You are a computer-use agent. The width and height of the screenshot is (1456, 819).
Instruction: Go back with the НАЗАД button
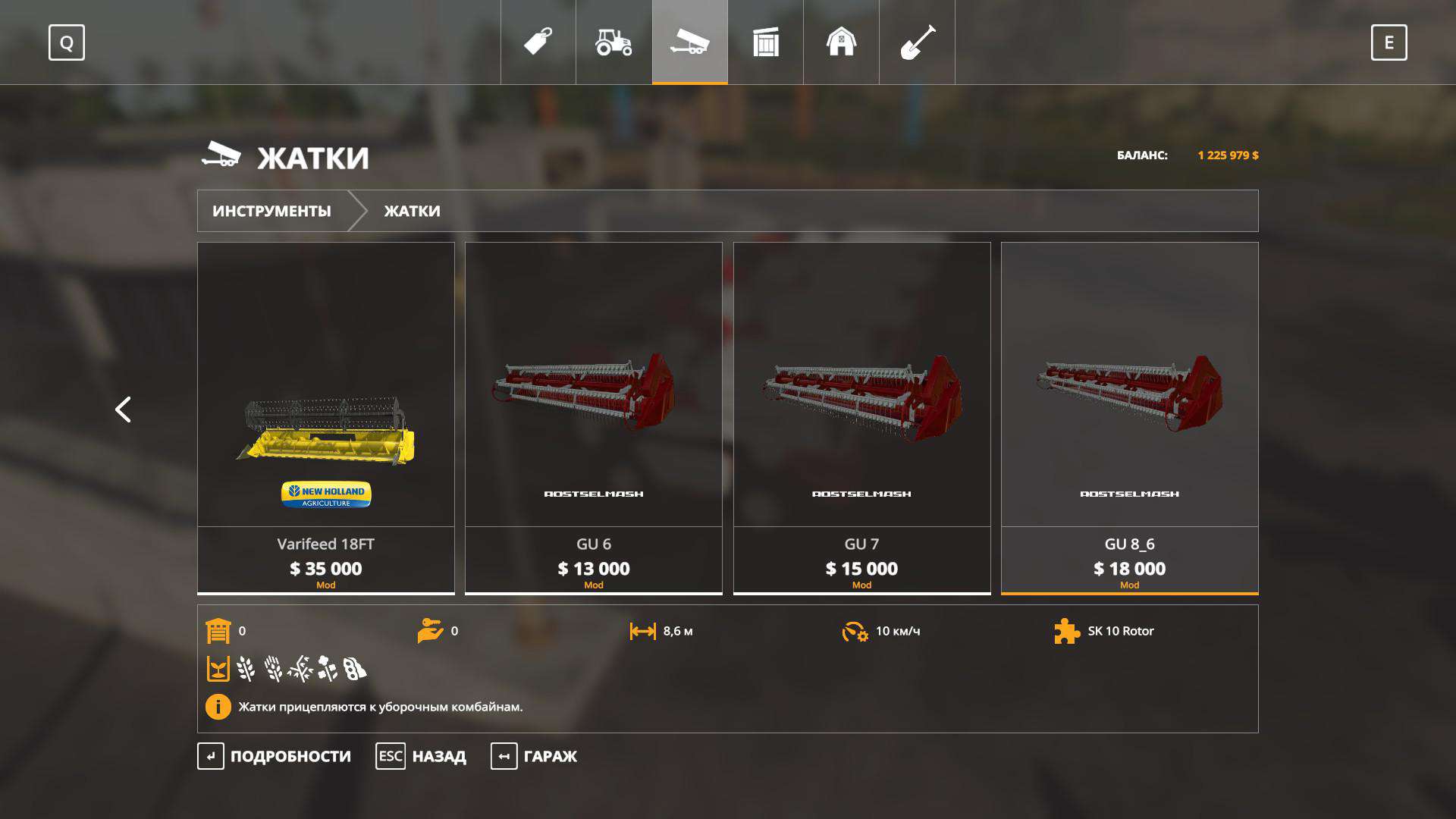(x=422, y=756)
